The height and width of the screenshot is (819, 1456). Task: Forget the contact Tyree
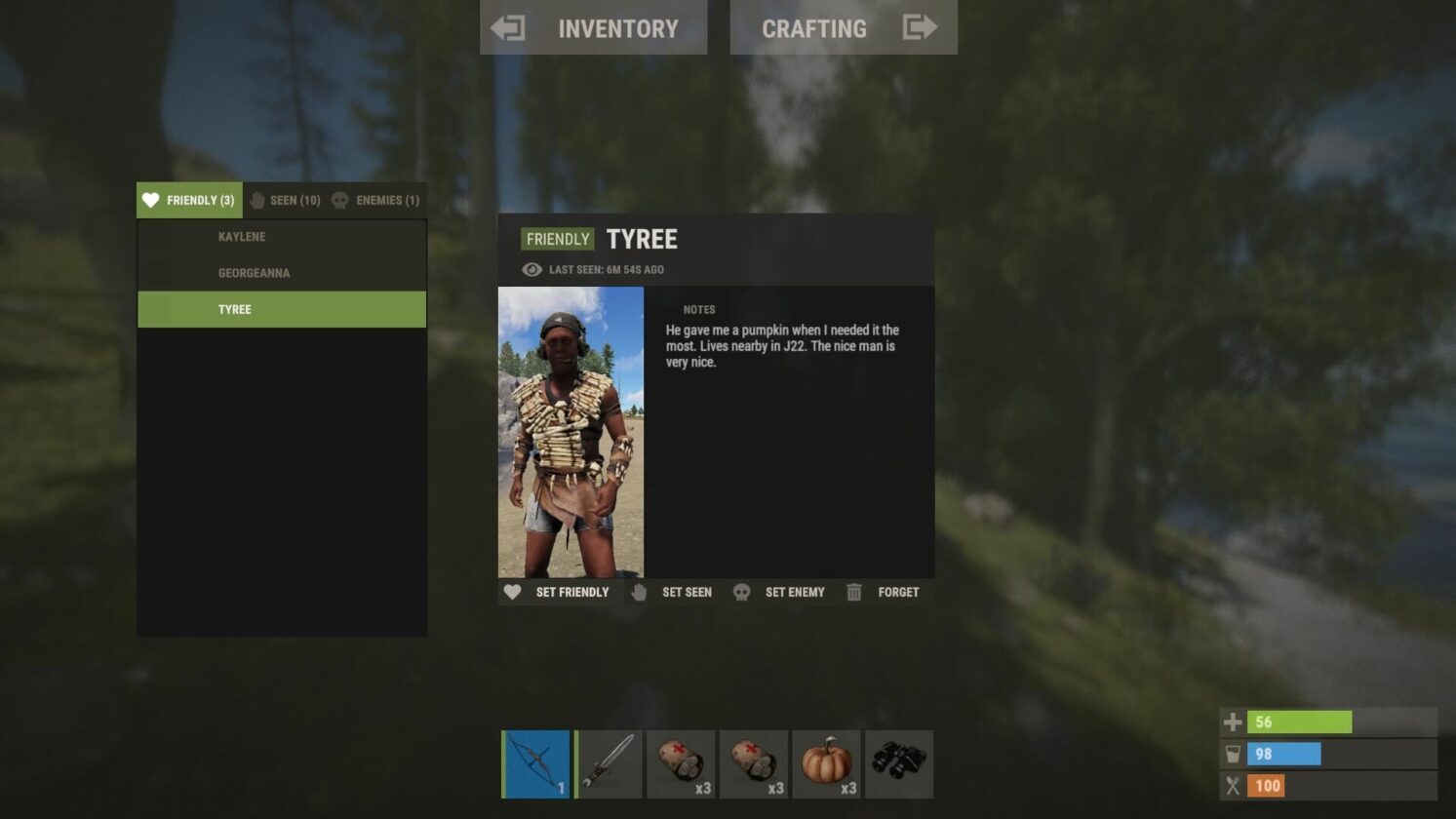(897, 592)
